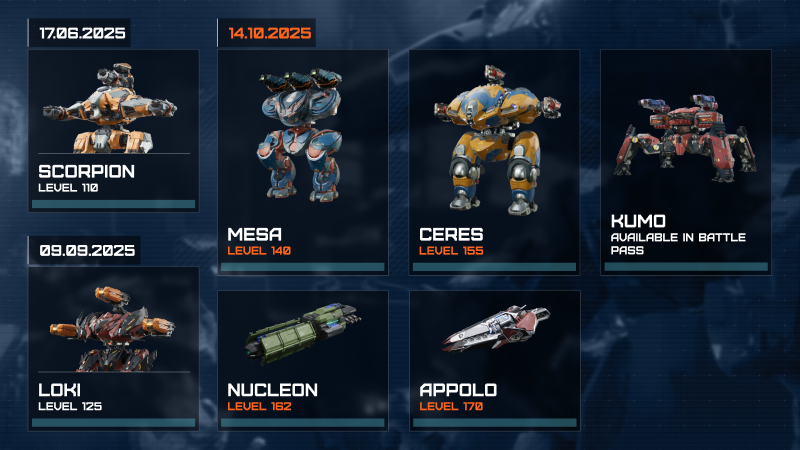Choose the Appolo weapon card
The image size is (800, 450).
click(494, 360)
